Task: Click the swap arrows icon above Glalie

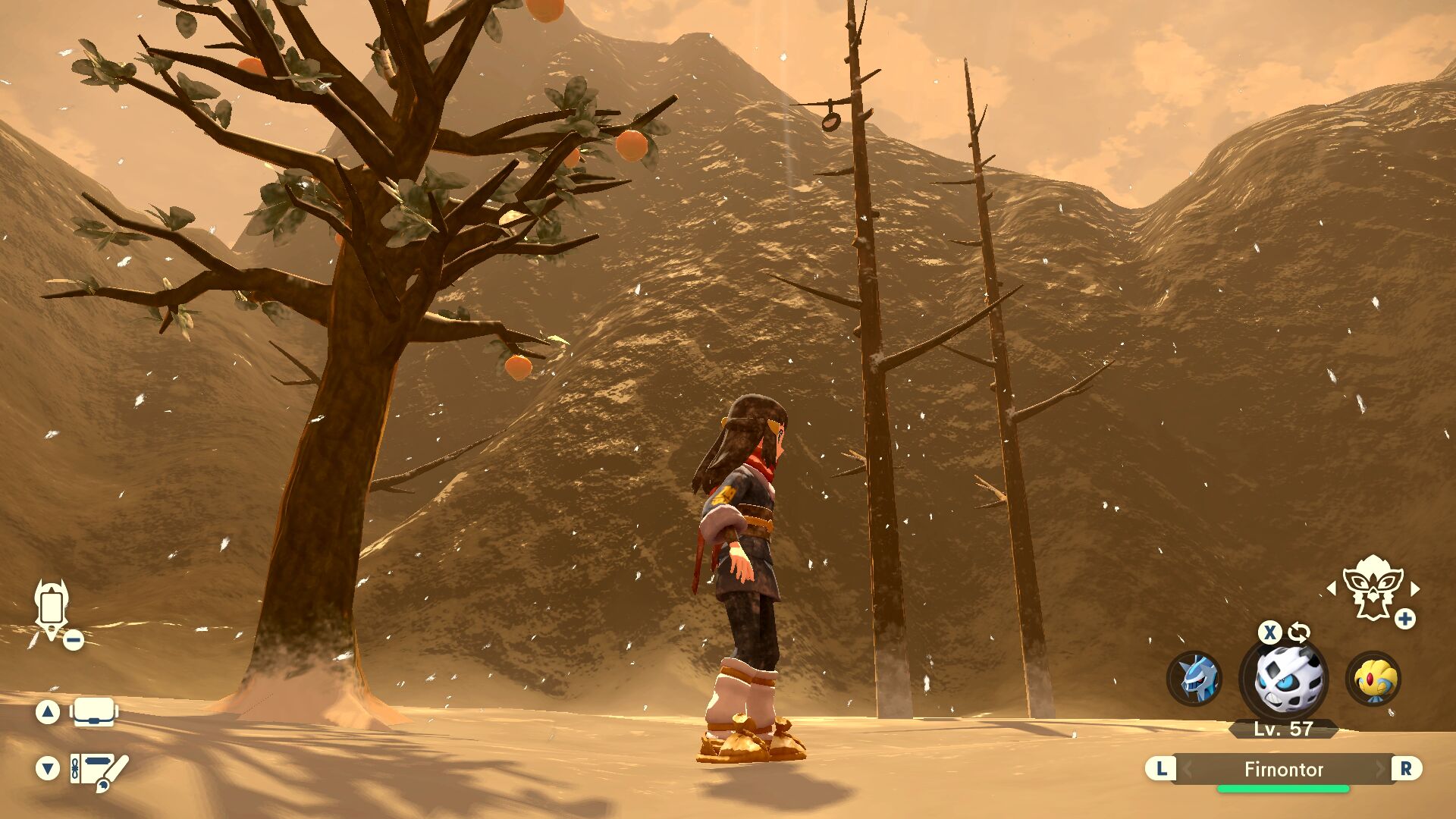Action: coord(1298,632)
